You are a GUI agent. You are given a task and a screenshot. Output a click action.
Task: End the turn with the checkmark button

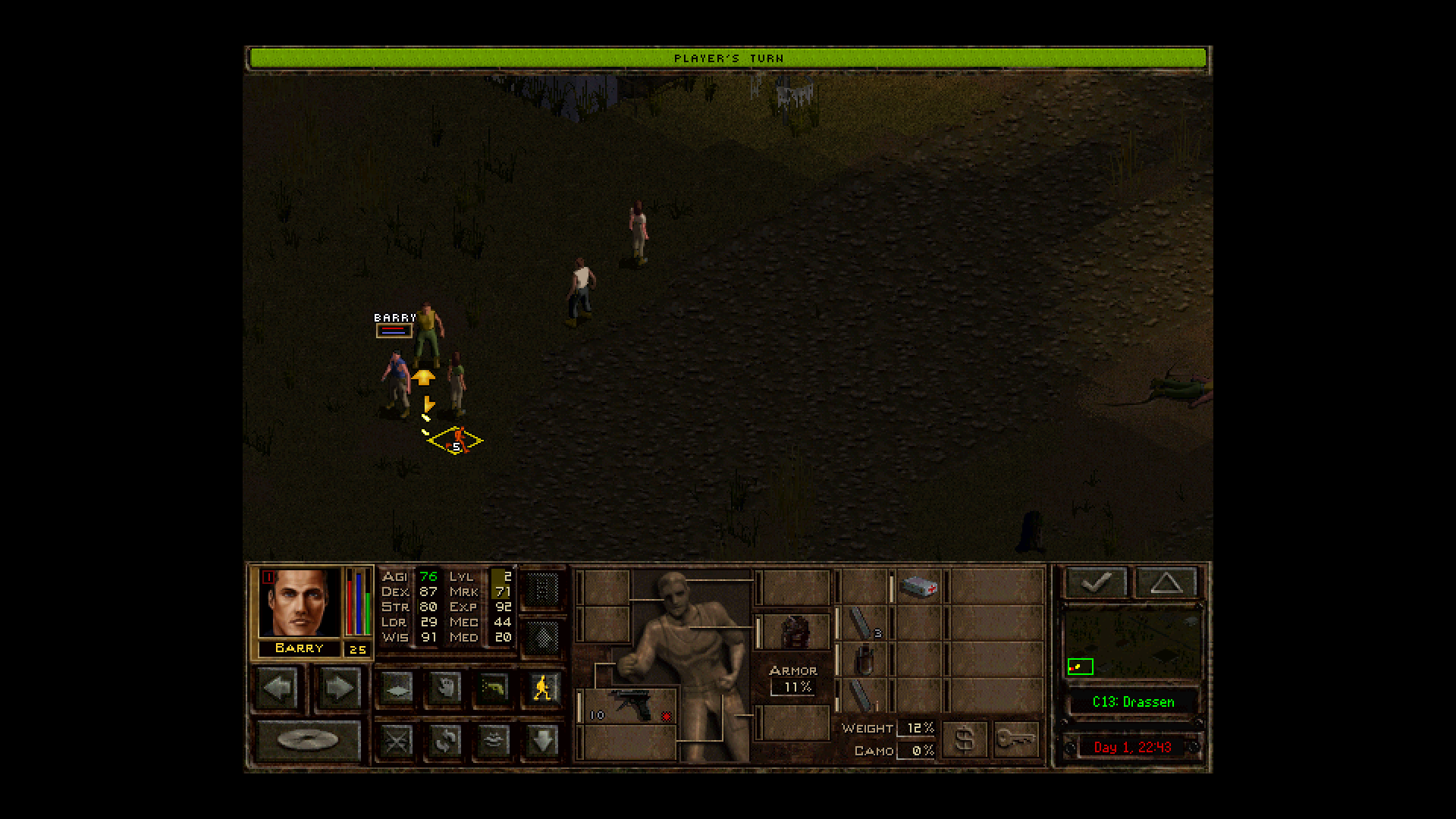click(1097, 582)
